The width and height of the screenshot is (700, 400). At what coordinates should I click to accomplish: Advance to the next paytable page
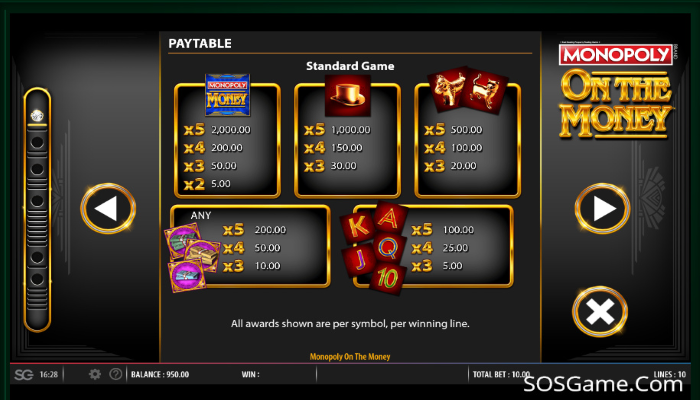click(601, 209)
